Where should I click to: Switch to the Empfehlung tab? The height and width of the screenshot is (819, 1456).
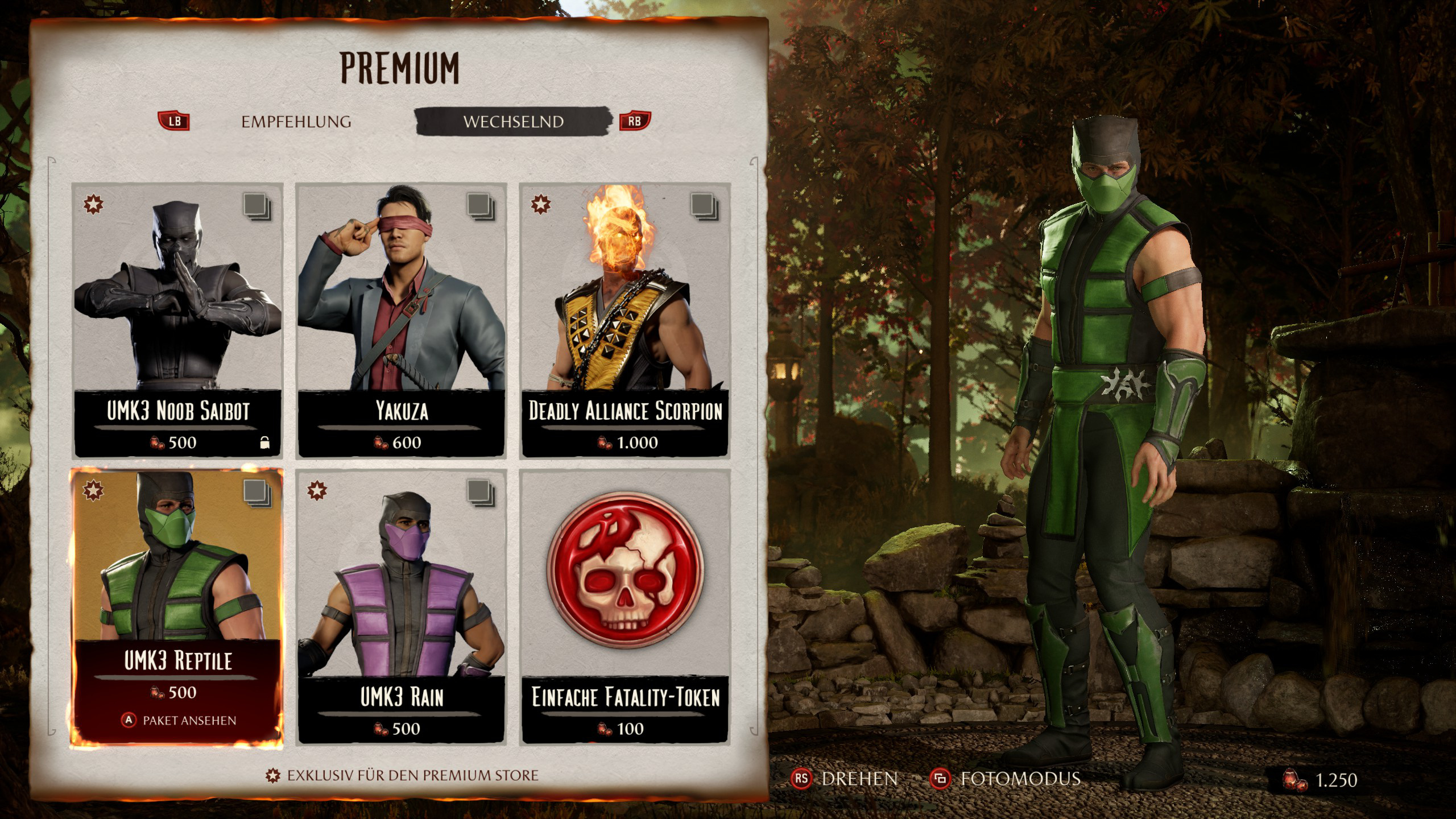296,122
